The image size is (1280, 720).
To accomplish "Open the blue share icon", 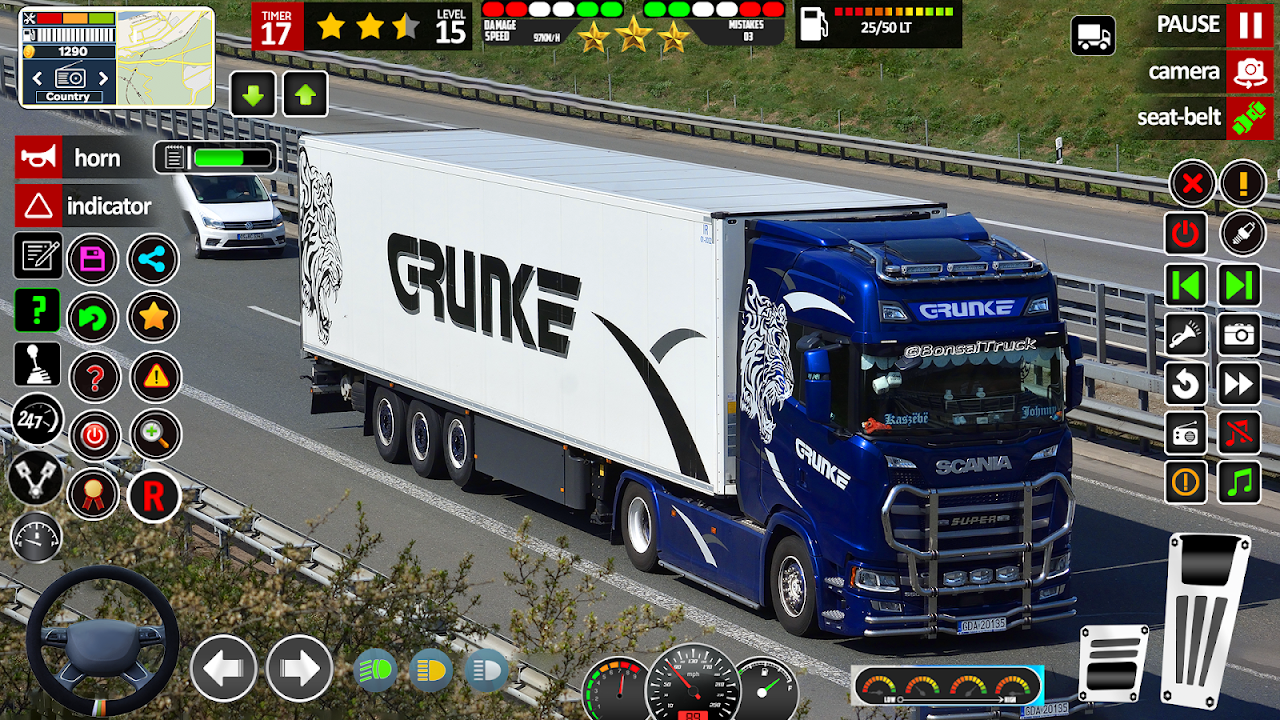I will click(153, 259).
